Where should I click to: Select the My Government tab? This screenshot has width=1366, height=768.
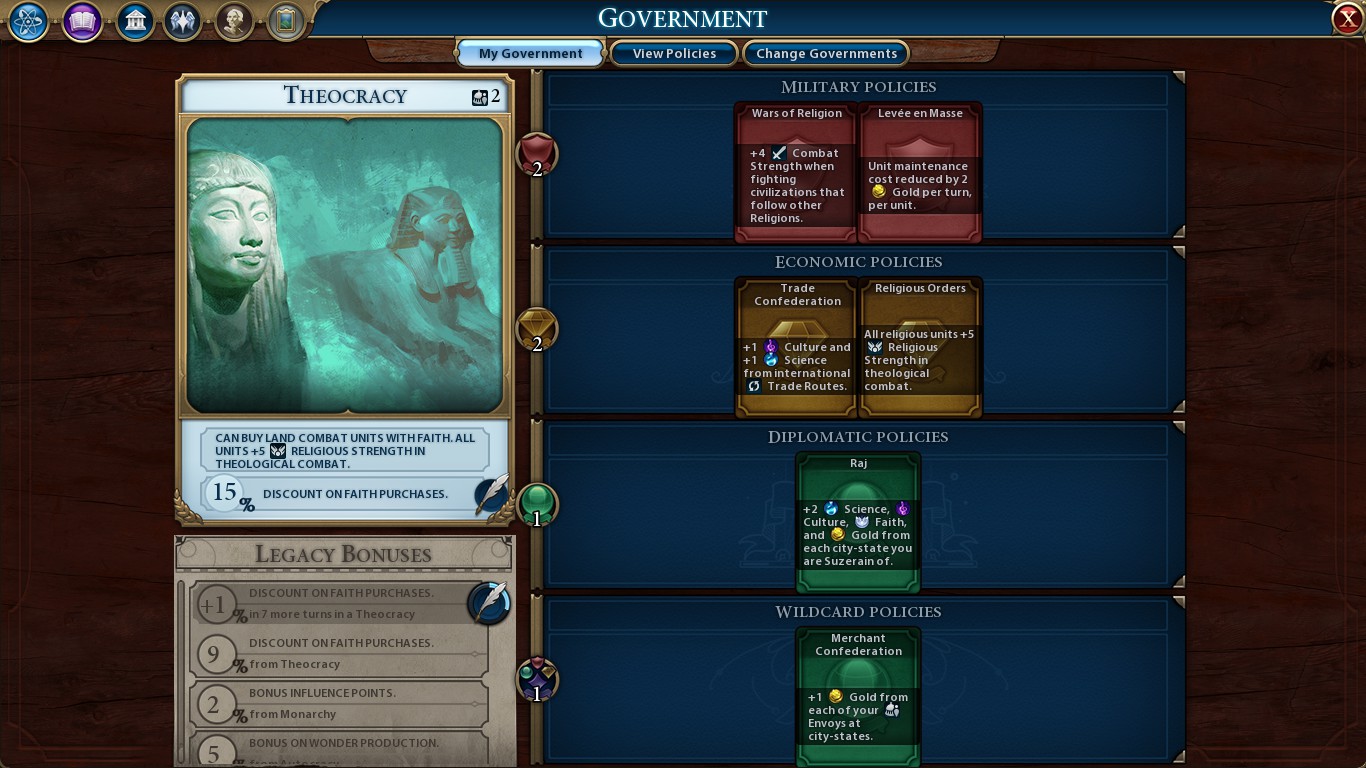530,53
